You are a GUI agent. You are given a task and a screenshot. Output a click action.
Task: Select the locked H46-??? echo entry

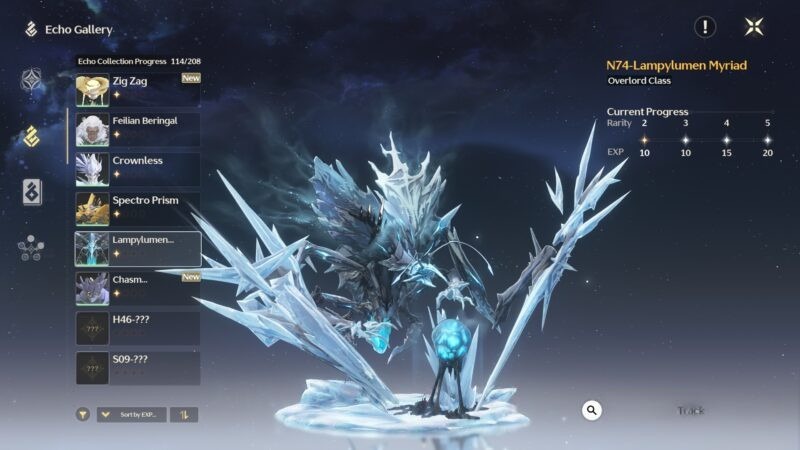138,328
